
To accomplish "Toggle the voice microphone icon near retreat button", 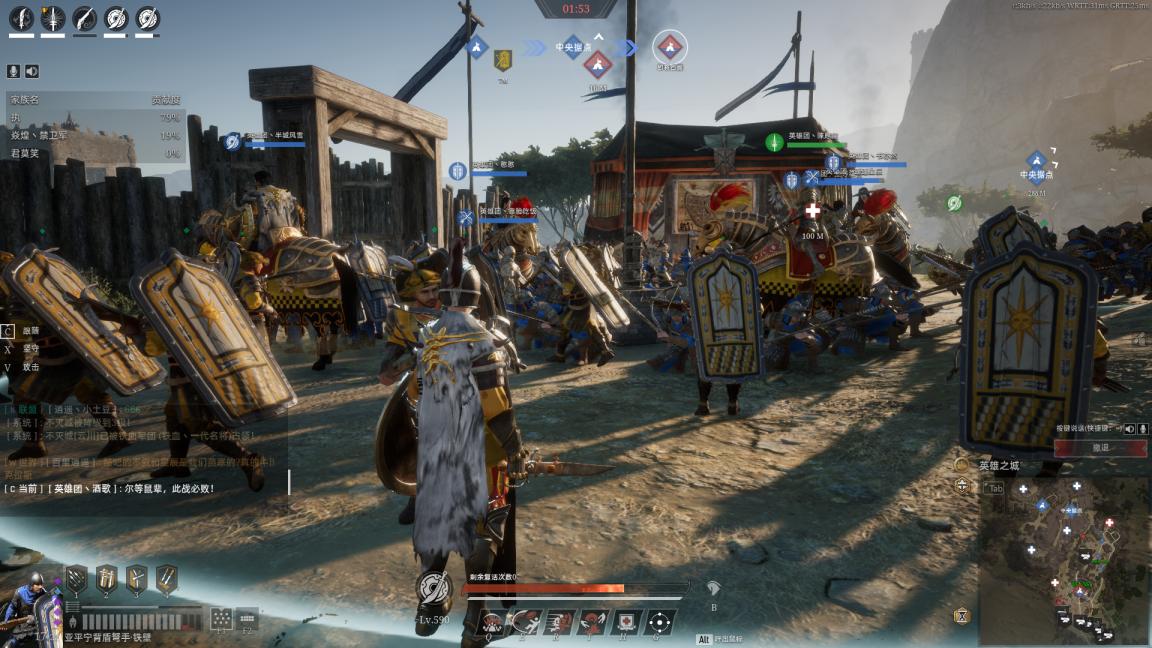I will click(x=1142, y=429).
